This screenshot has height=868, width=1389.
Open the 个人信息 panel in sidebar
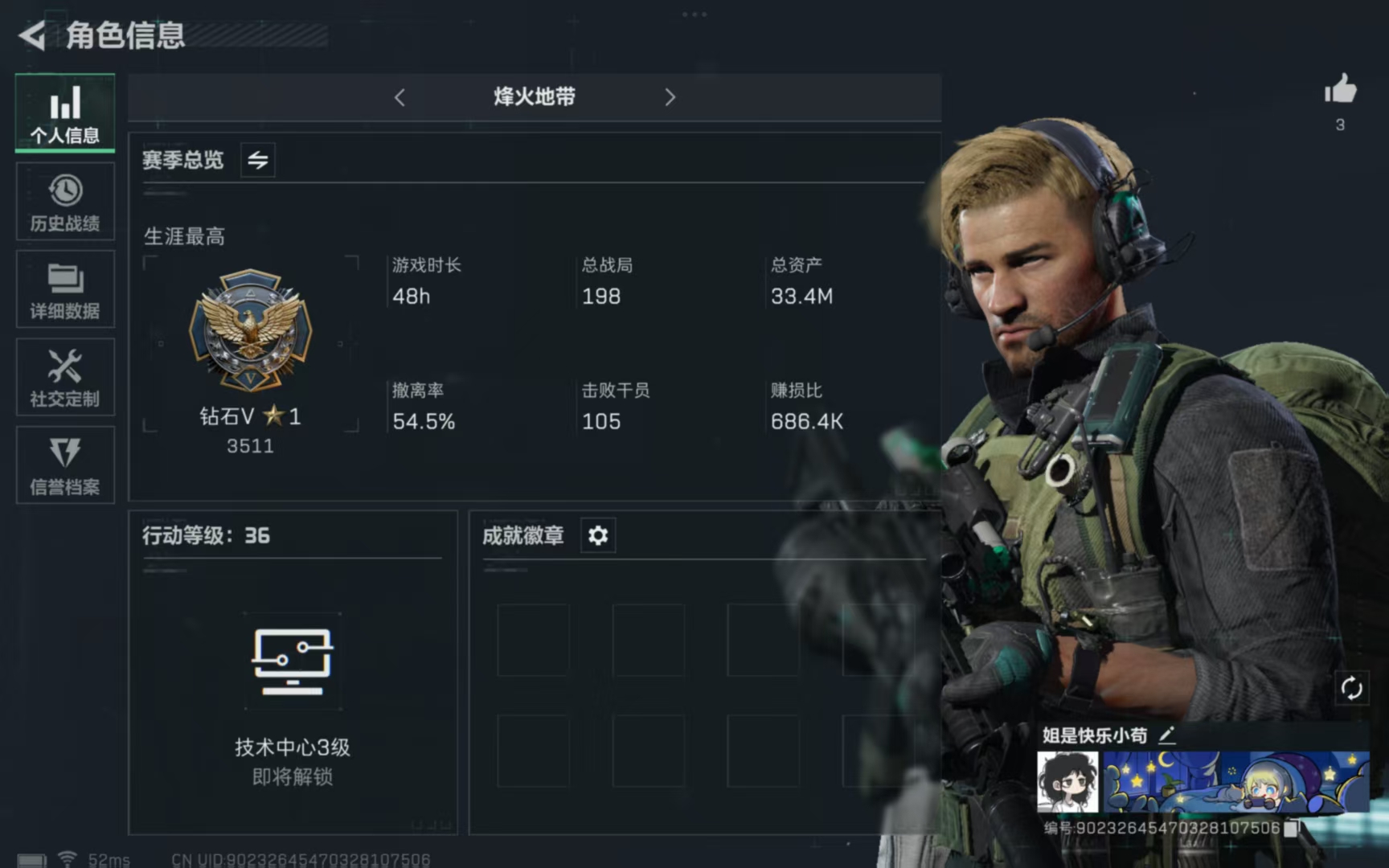(64, 113)
